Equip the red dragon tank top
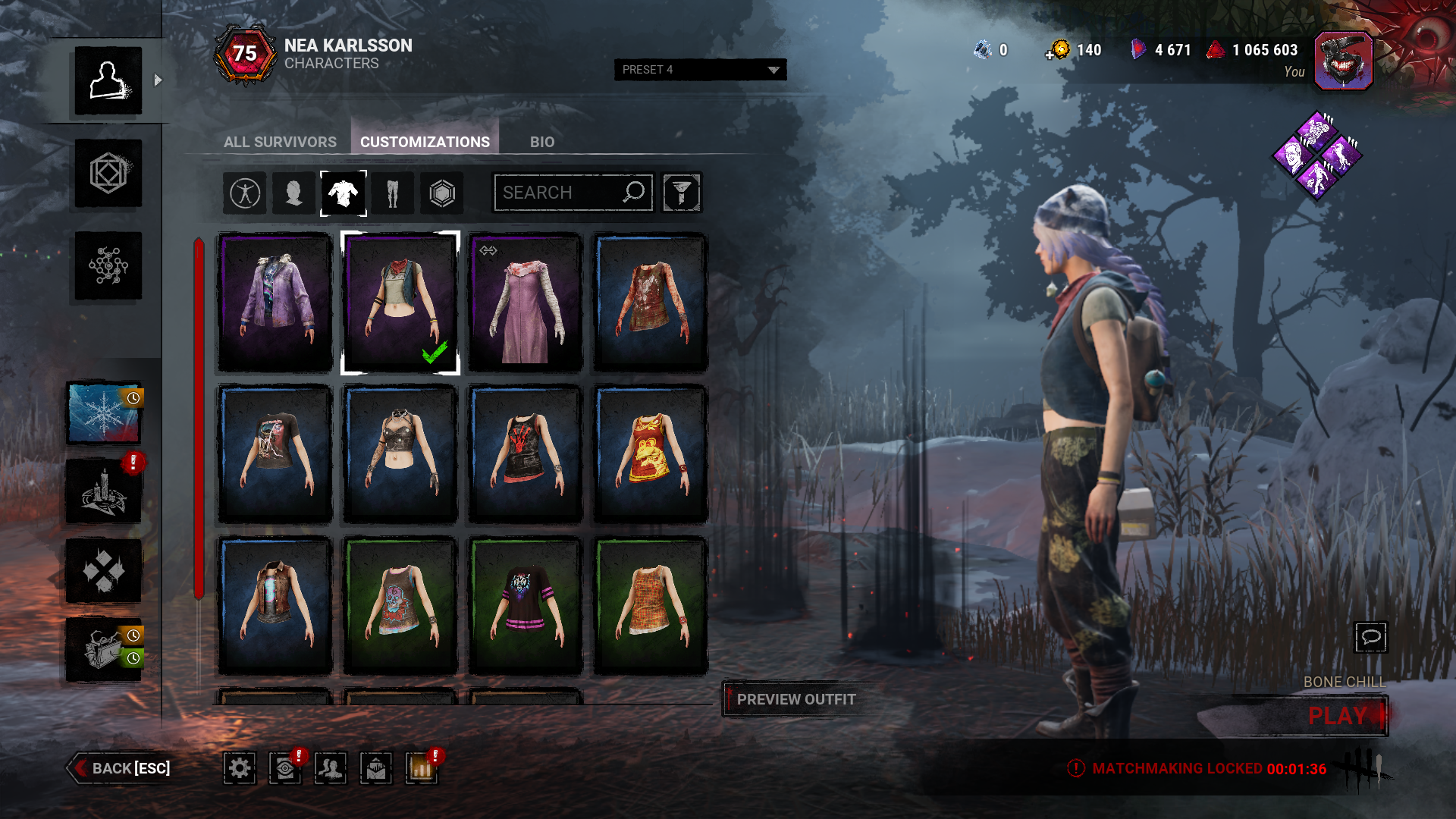Screen dimensions: 1456x819 650,454
